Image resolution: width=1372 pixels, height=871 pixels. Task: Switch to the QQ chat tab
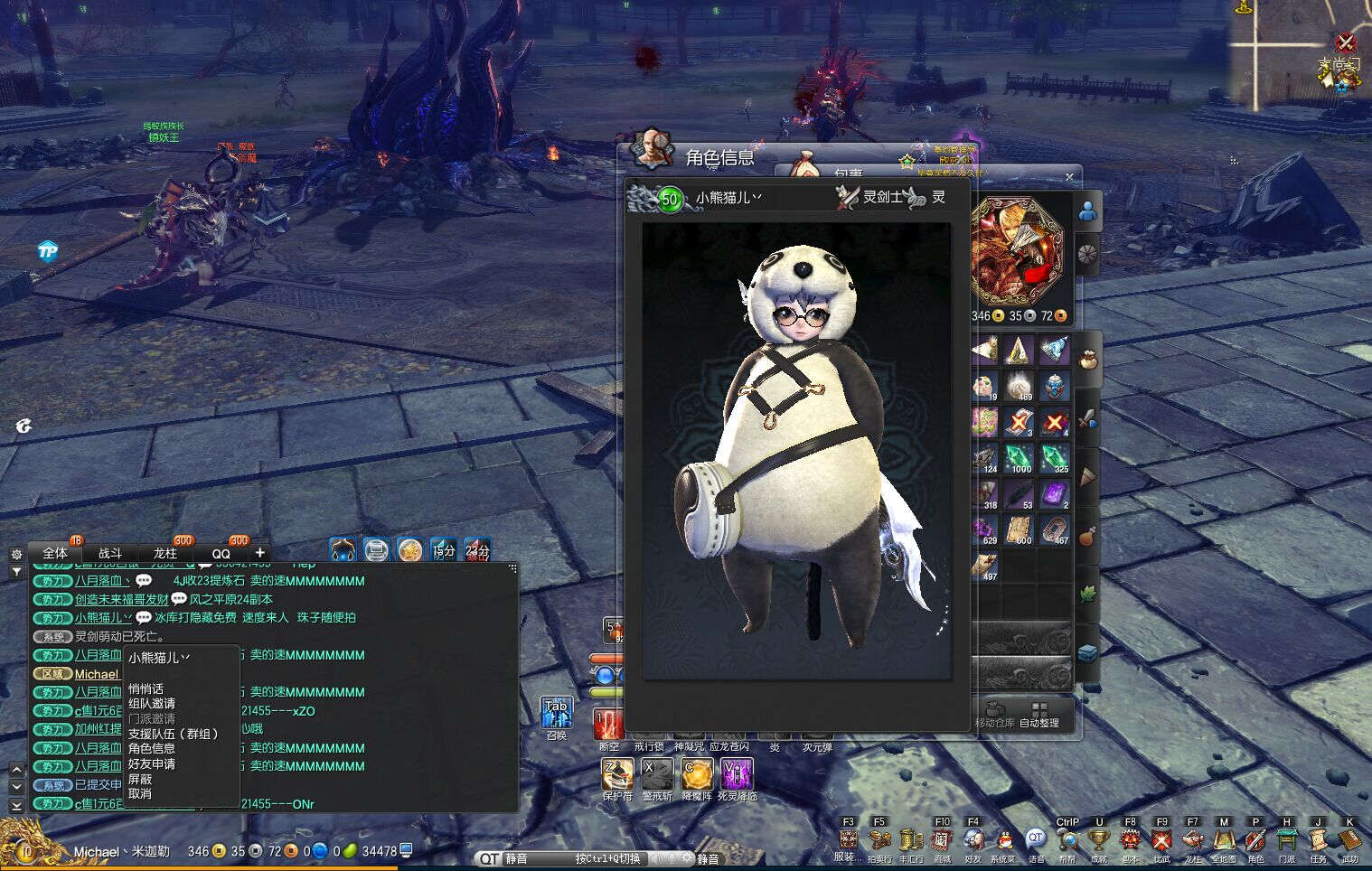pyautogui.click(x=221, y=553)
